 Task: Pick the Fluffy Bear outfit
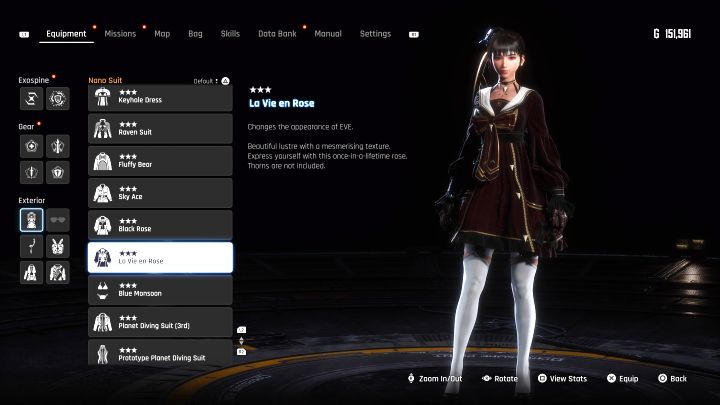(x=160, y=160)
